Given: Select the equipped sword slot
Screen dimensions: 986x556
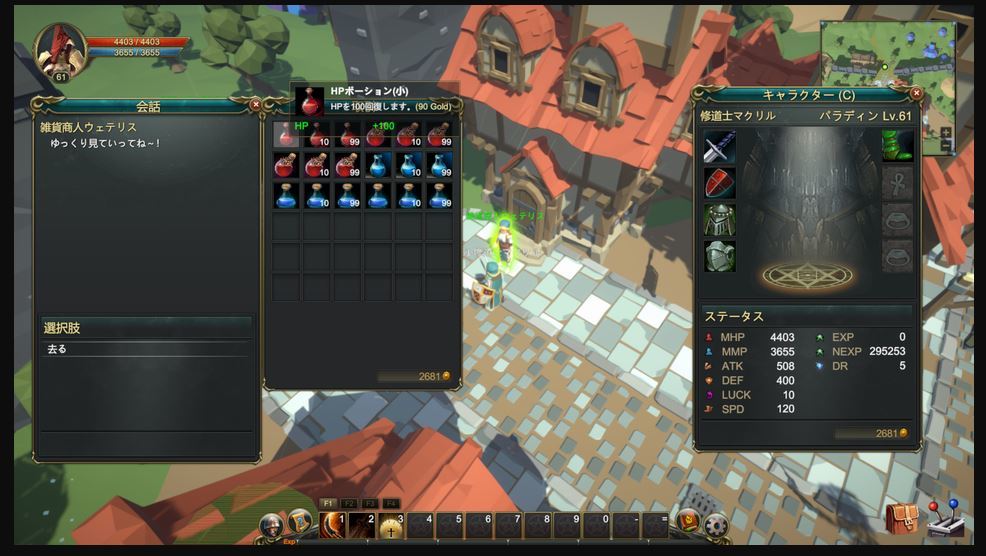Looking at the screenshot, I should (x=719, y=148).
